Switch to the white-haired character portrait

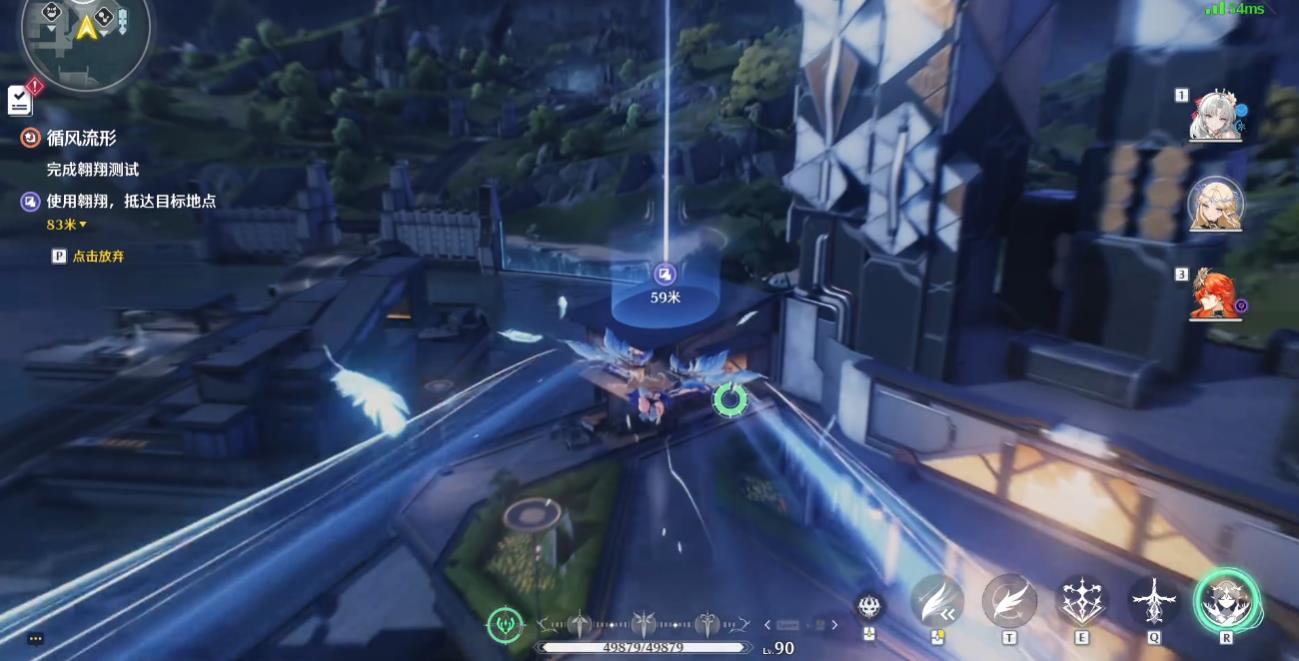(1215, 116)
